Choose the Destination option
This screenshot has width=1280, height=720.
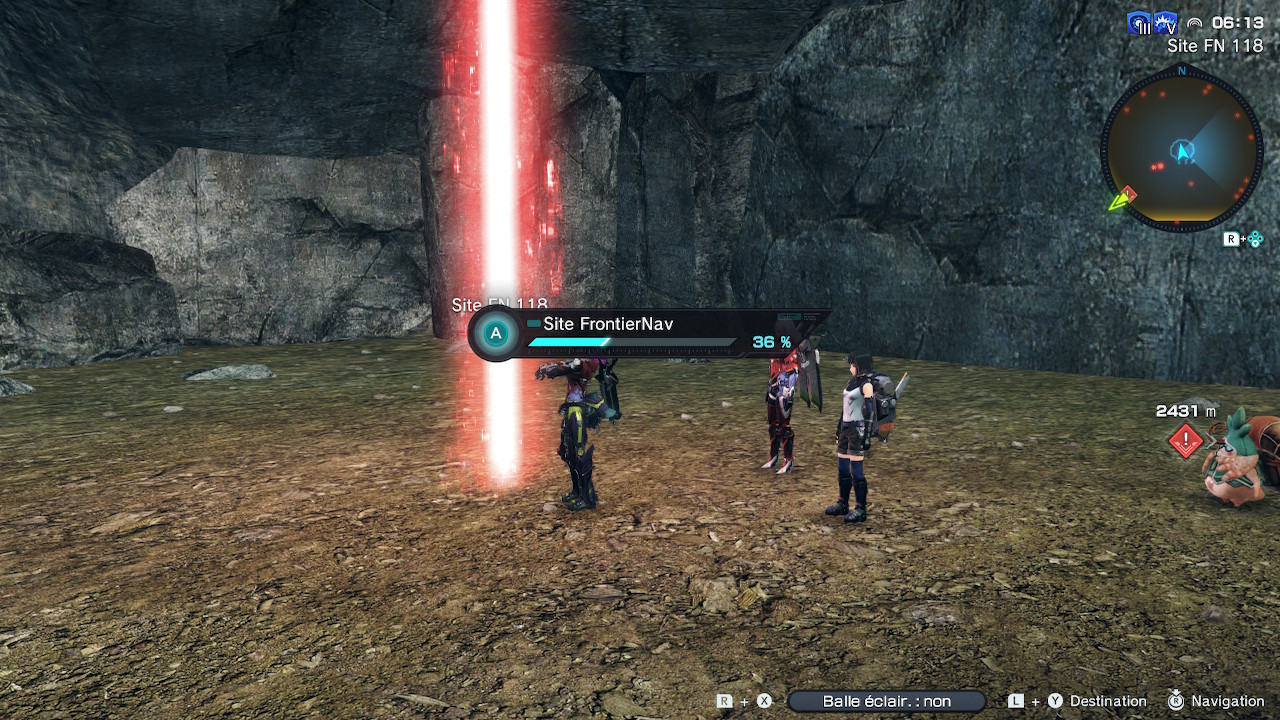coord(1107,702)
